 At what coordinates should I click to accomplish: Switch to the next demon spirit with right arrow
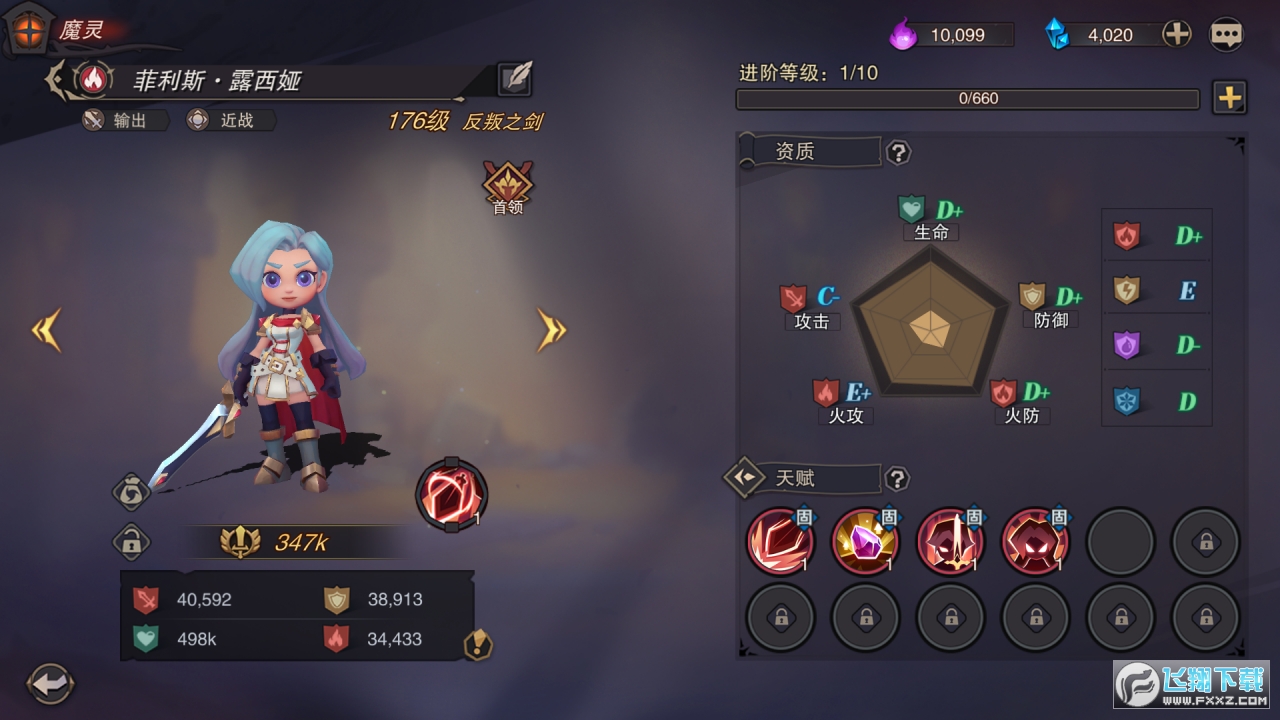[551, 330]
